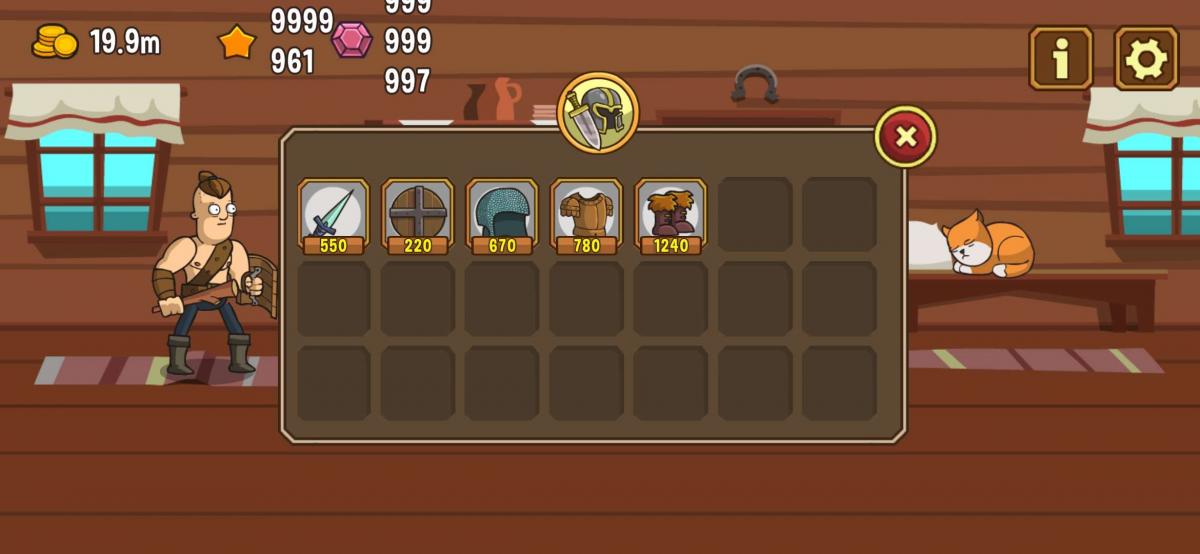The width and height of the screenshot is (1200, 554).
Task: Choose the fur boots priced 1240
Action: click(670, 214)
